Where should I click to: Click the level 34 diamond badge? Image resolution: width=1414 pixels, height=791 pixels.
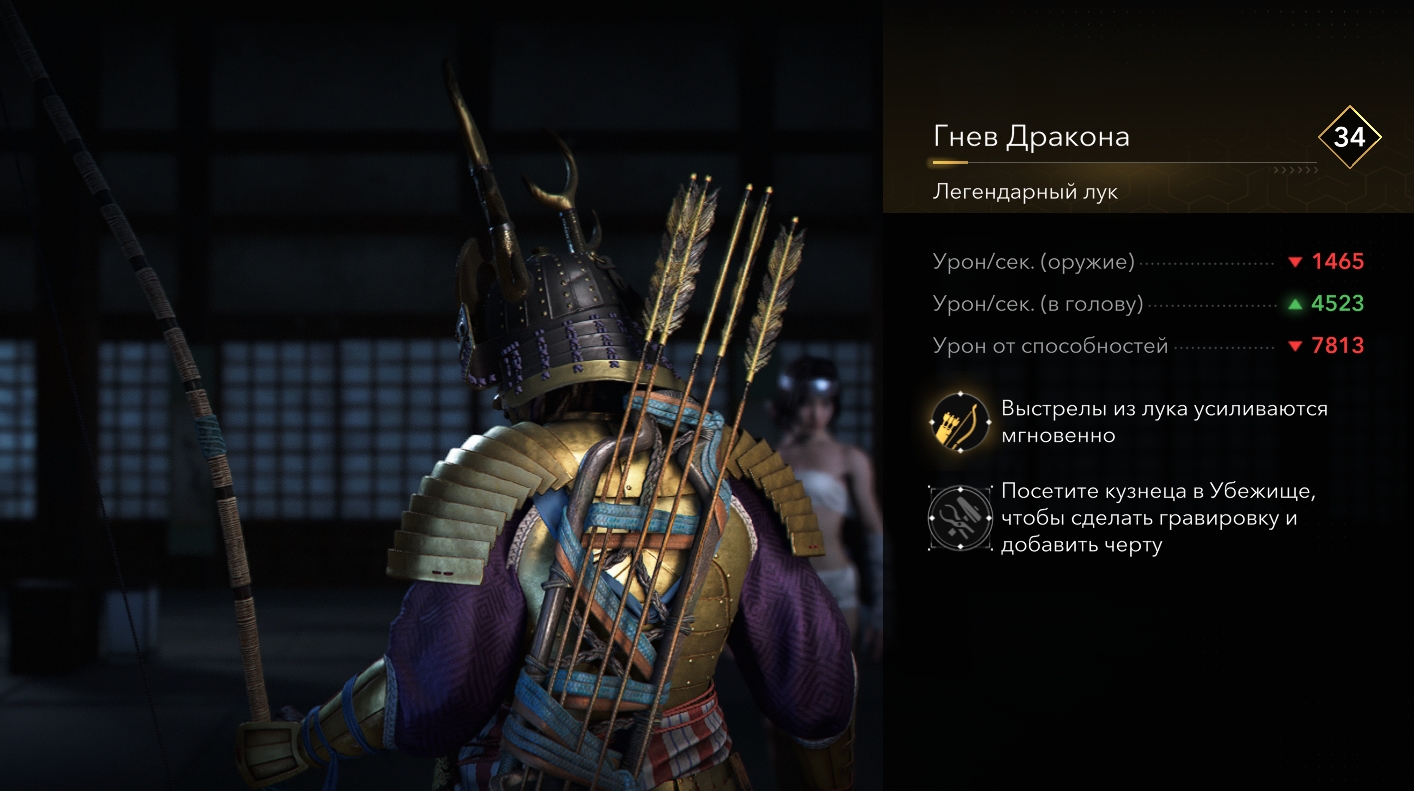point(1349,137)
